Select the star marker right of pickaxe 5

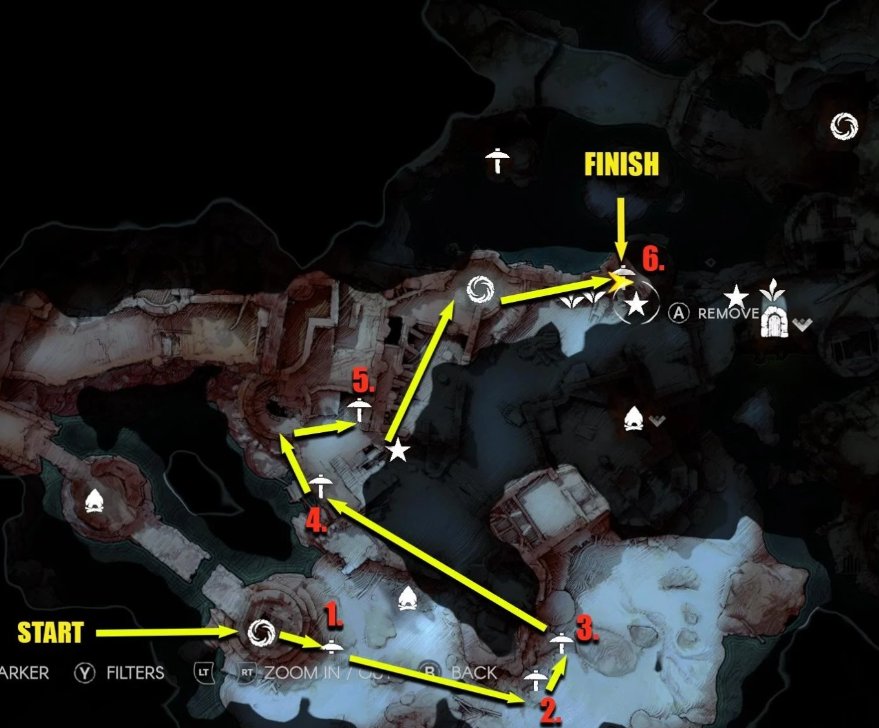point(397,451)
